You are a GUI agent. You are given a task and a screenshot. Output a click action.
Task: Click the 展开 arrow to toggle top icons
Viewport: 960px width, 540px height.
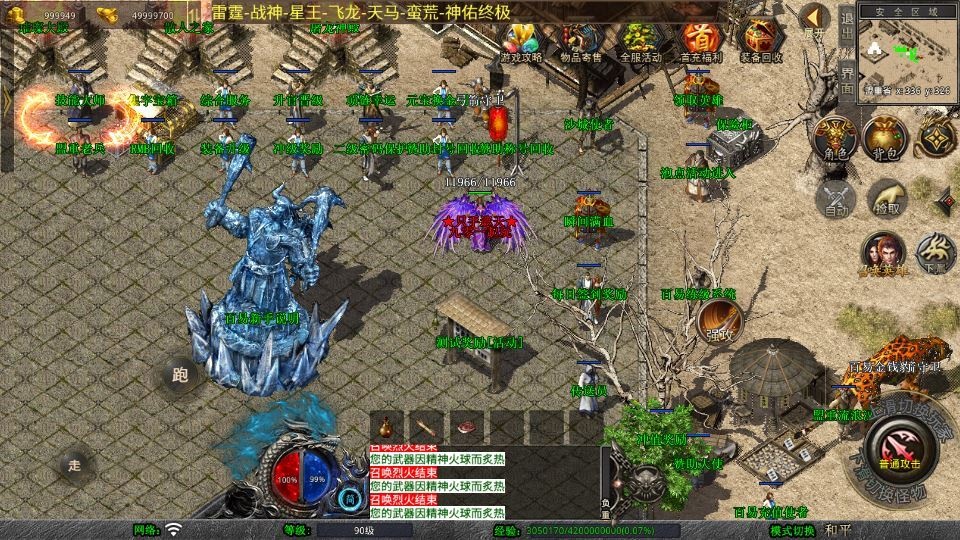click(x=815, y=20)
